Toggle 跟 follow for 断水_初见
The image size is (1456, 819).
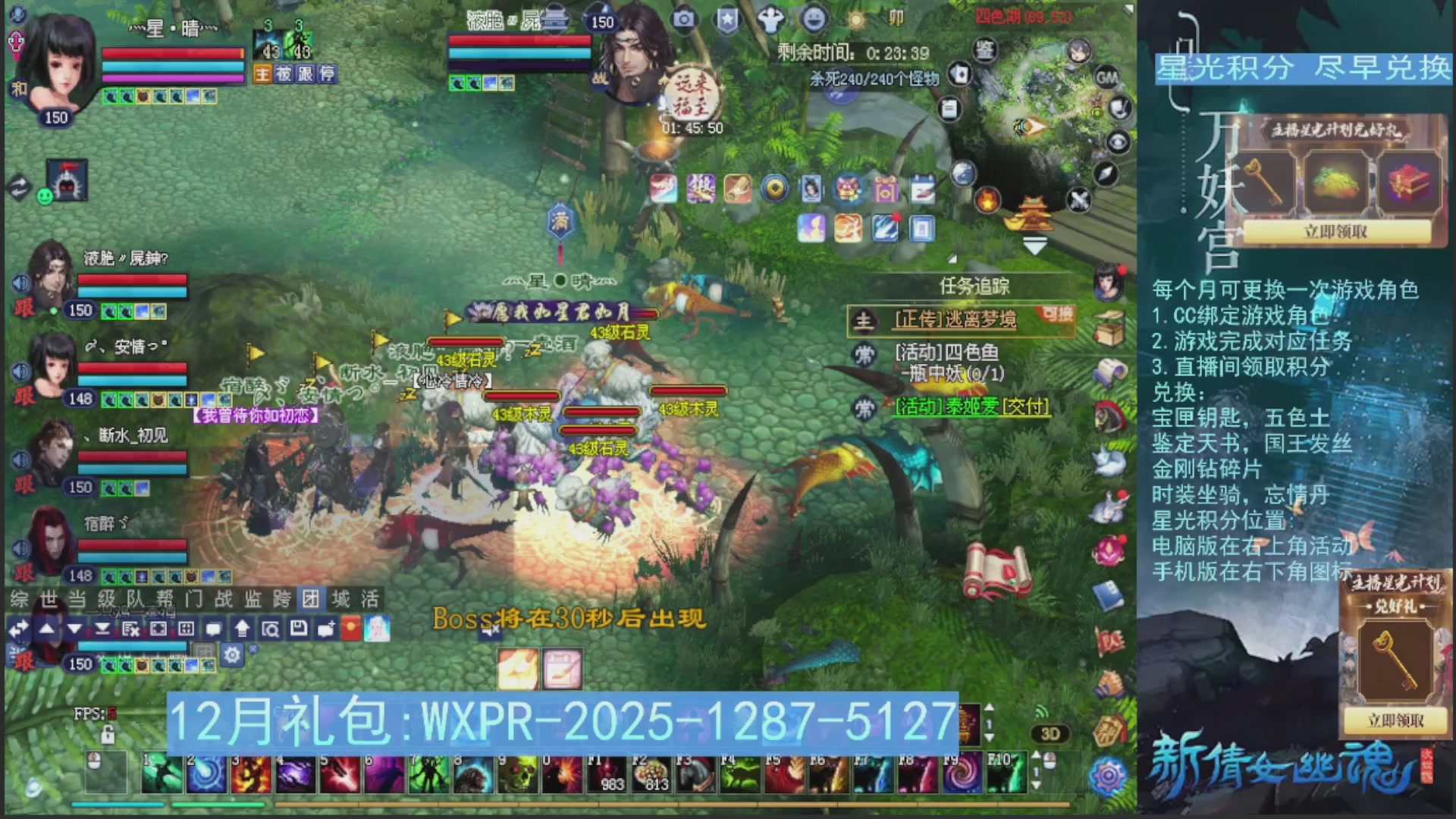click(x=24, y=483)
